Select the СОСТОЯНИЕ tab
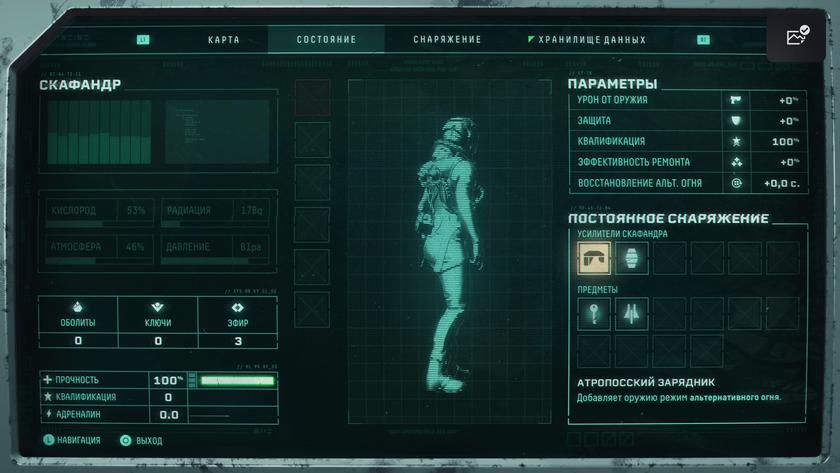 326,40
